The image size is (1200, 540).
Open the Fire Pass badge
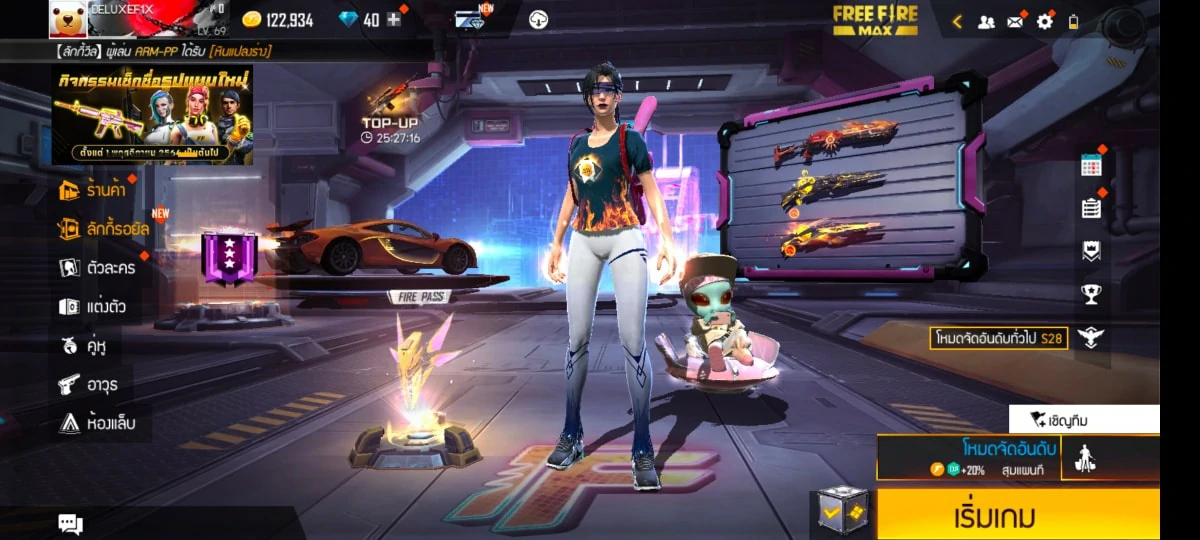coord(229,256)
